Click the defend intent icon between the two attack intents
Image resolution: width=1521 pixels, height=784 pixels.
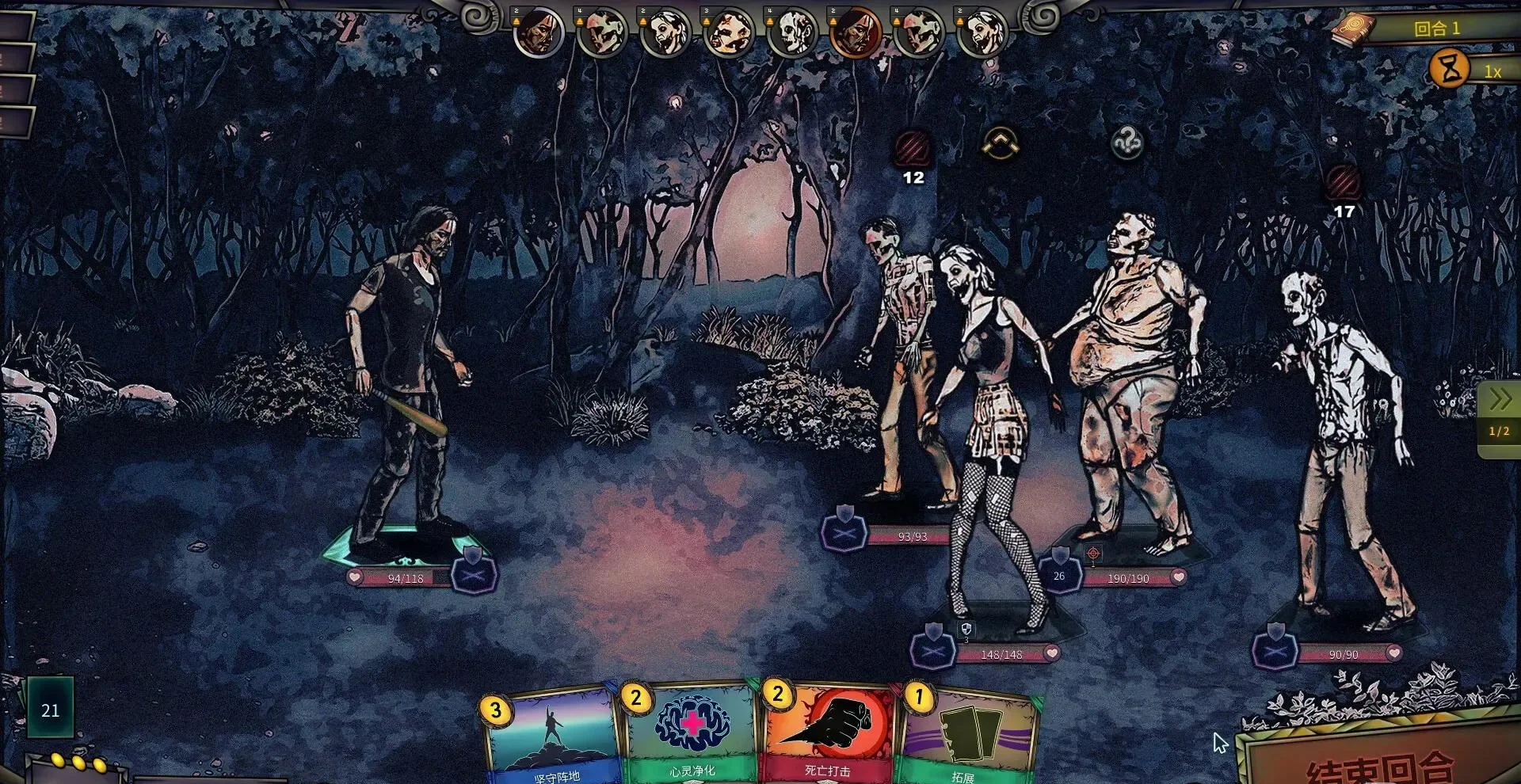(x=1002, y=145)
